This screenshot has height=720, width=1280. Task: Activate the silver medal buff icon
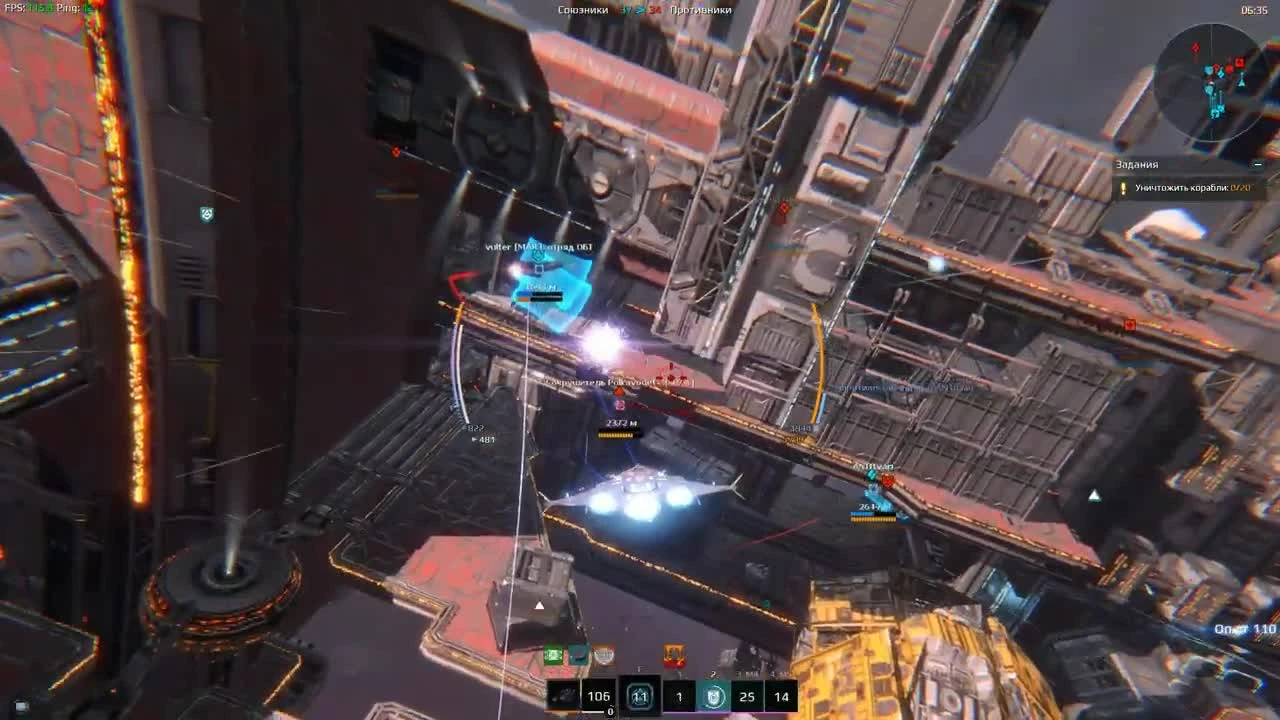(x=603, y=658)
